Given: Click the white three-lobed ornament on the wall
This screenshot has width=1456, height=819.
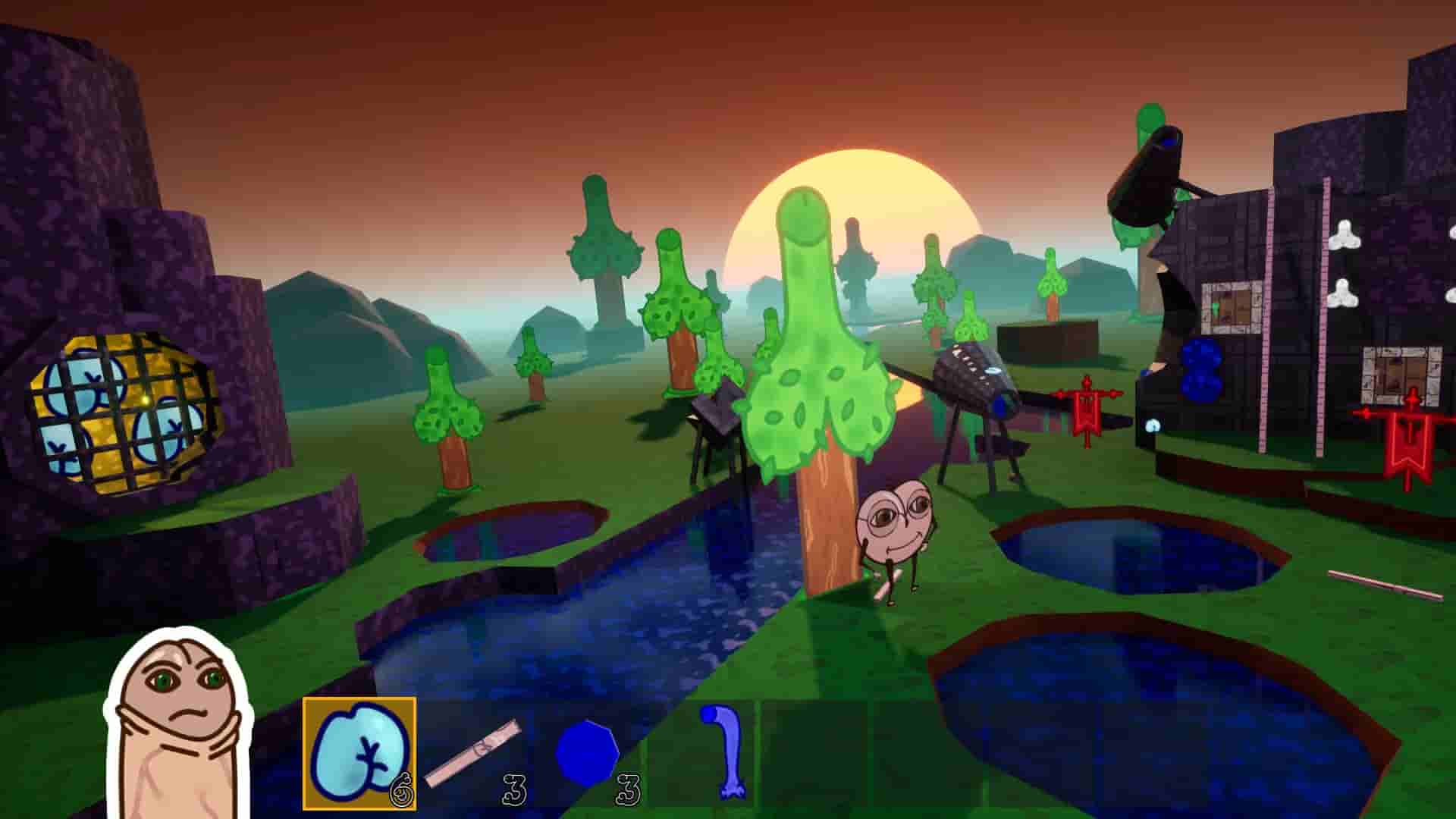Looking at the screenshot, I should point(1344,235).
